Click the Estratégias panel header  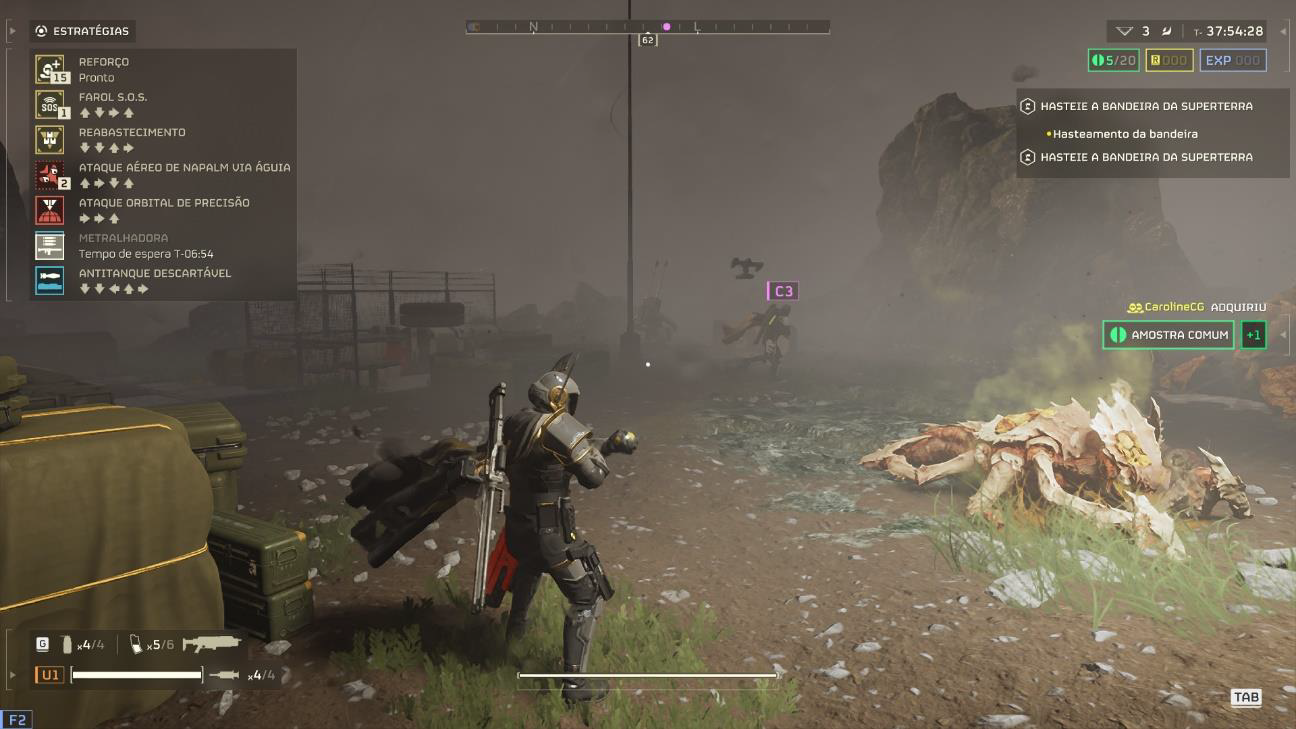83,31
